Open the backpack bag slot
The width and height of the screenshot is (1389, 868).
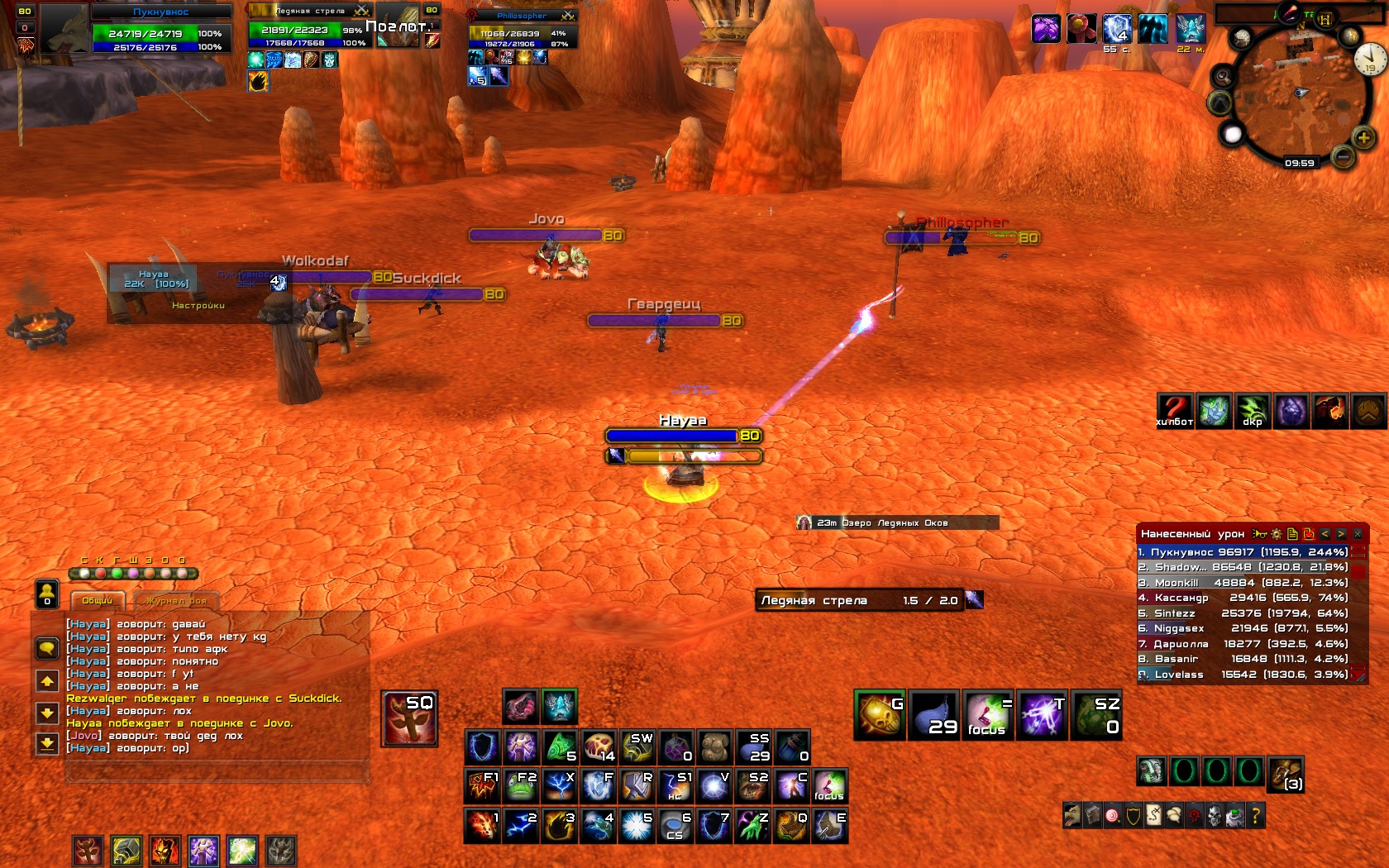1286,772
